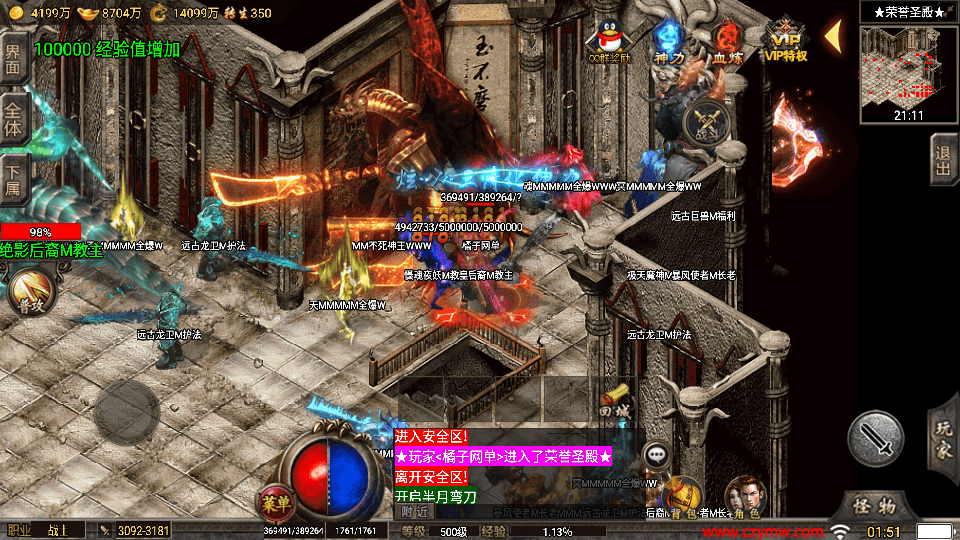Switch to the 下属 side tab
Screen dimensions: 960x540
(x=14, y=175)
